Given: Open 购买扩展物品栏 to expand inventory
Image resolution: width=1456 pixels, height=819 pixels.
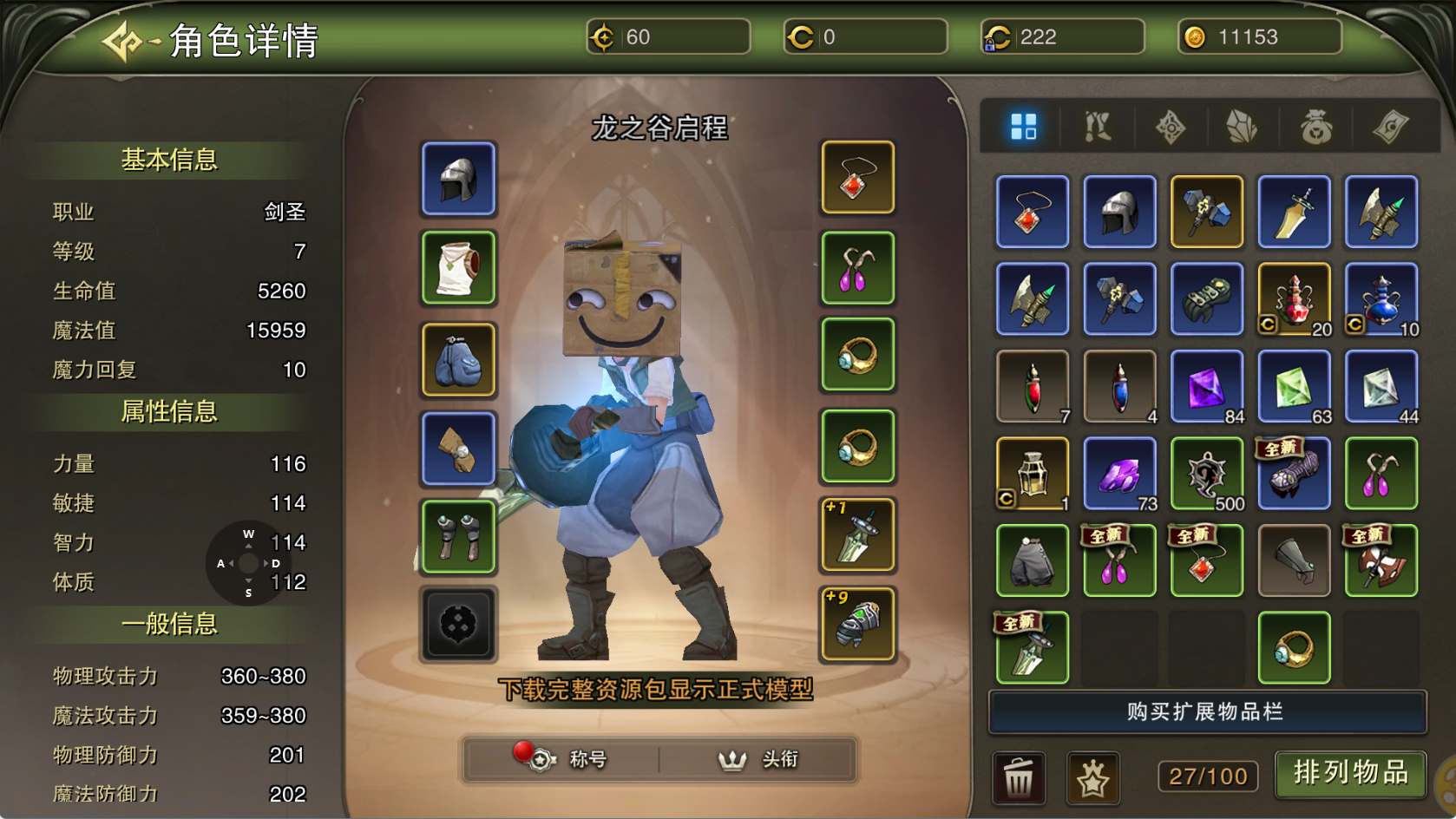Looking at the screenshot, I should pyautogui.click(x=1206, y=712).
